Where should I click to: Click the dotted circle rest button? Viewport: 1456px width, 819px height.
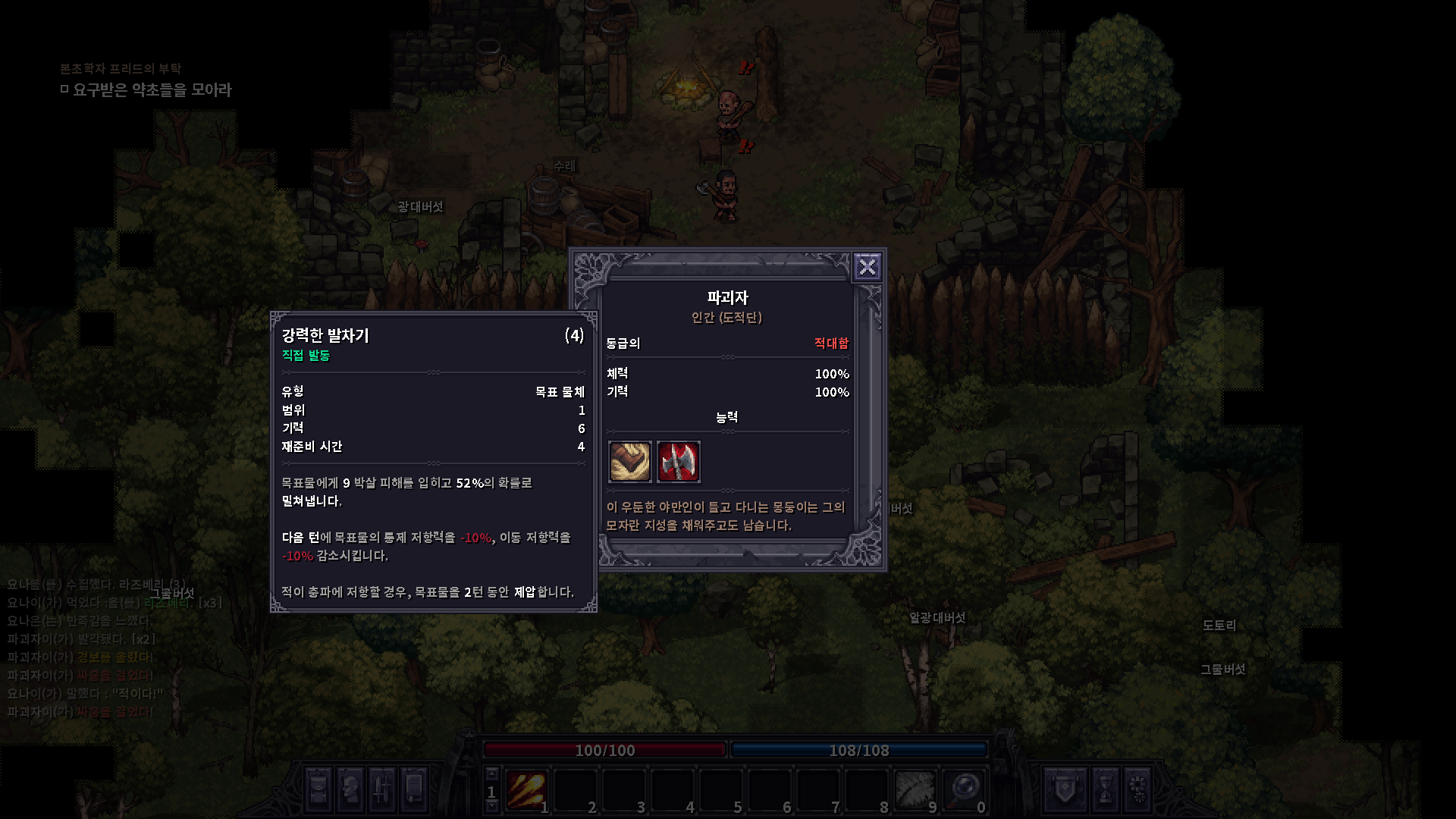[1137, 789]
